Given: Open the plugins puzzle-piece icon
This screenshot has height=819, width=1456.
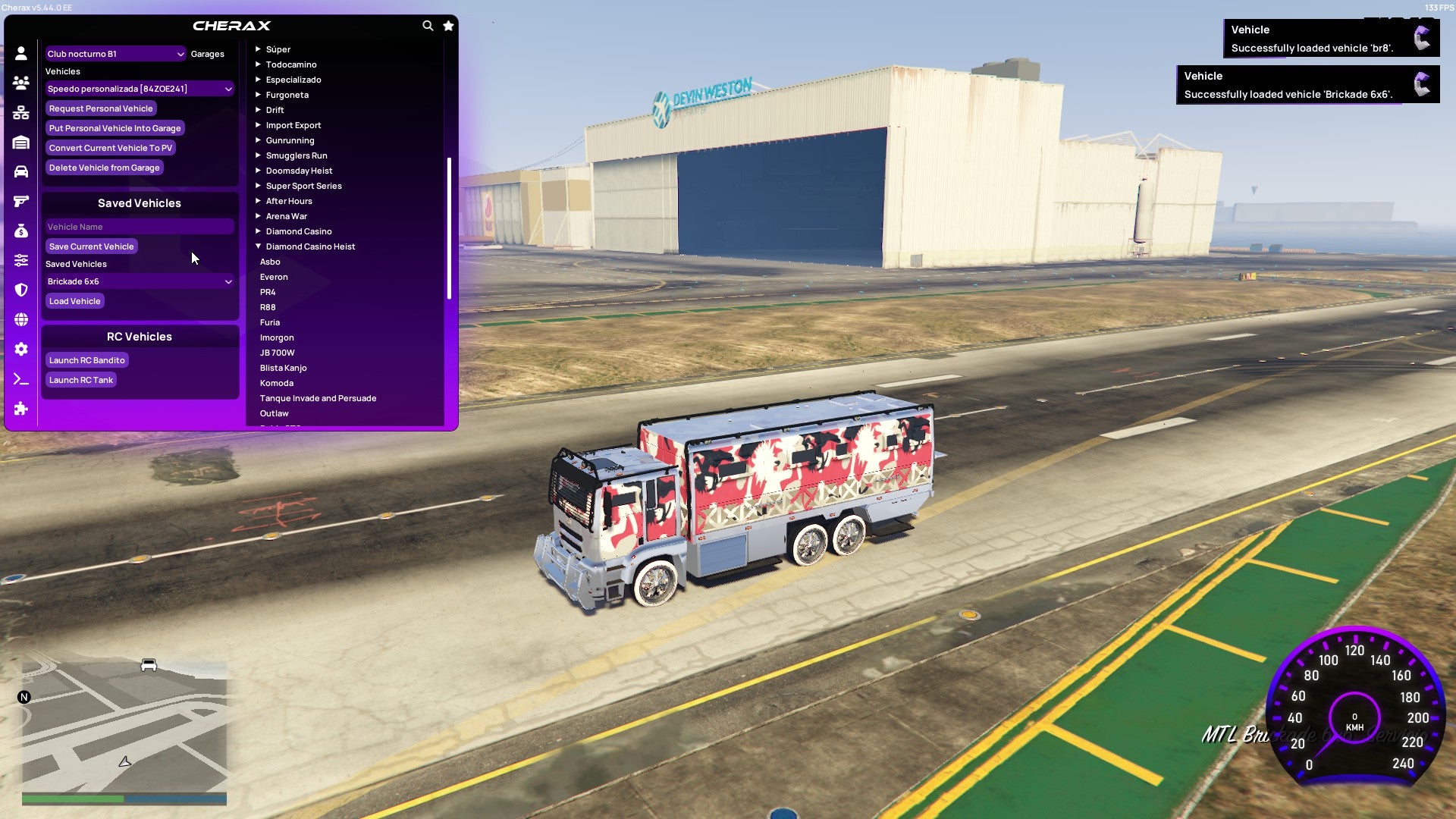Looking at the screenshot, I should [20, 409].
